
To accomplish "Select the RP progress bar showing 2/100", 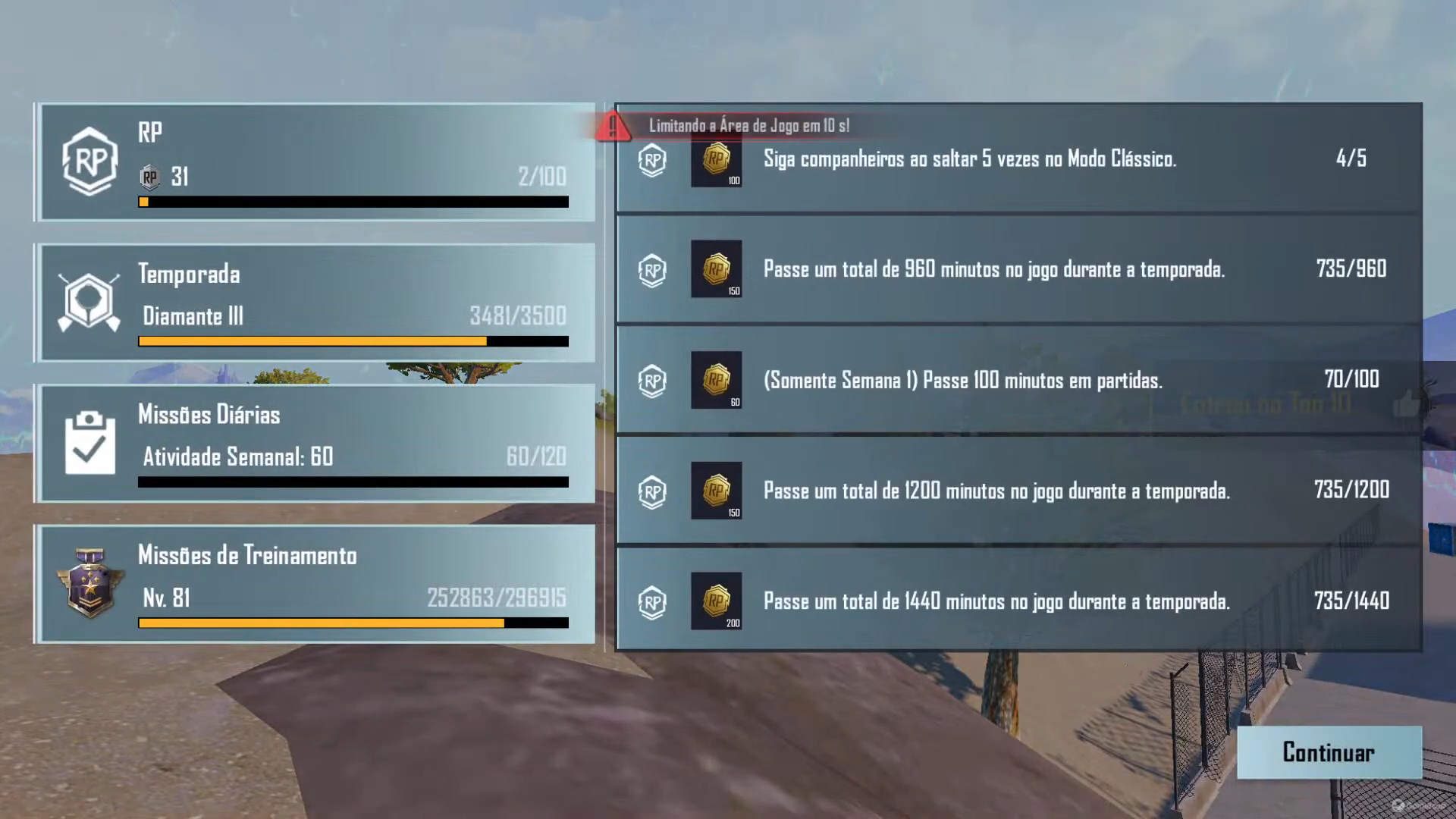I will pyautogui.click(x=353, y=202).
